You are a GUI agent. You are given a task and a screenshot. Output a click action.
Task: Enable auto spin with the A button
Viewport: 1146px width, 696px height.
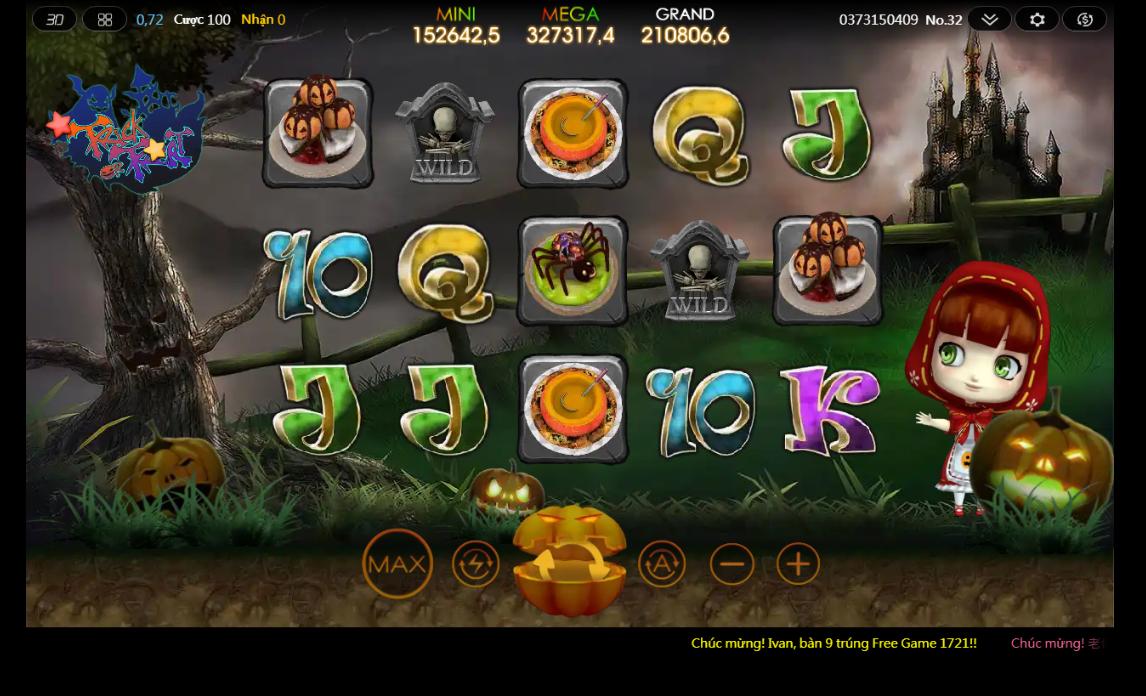click(662, 565)
